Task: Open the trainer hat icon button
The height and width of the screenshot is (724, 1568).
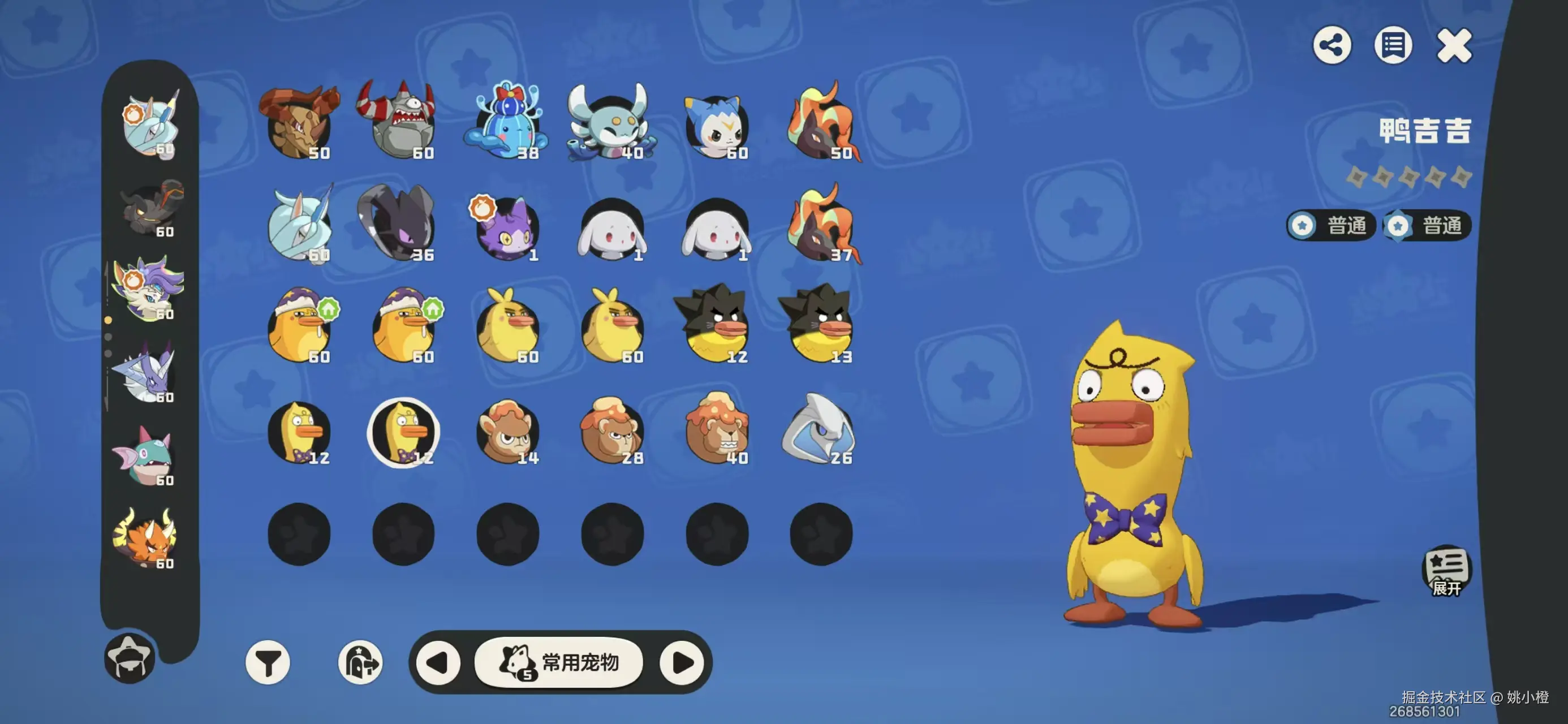Action: click(x=130, y=657)
